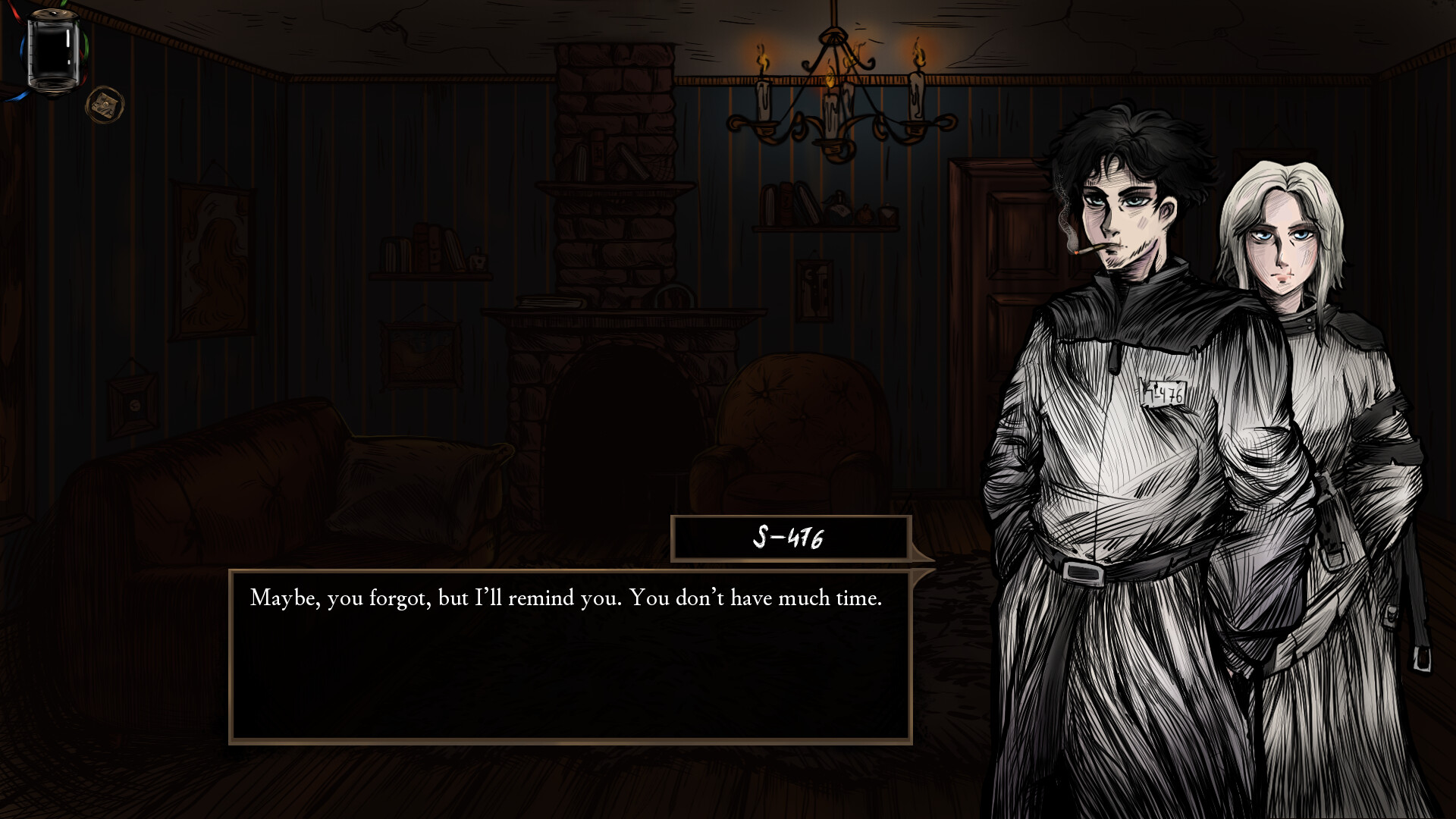This screenshot has width=1456, height=819.
Task: Select the S-476 name plate
Action: click(789, 538)
